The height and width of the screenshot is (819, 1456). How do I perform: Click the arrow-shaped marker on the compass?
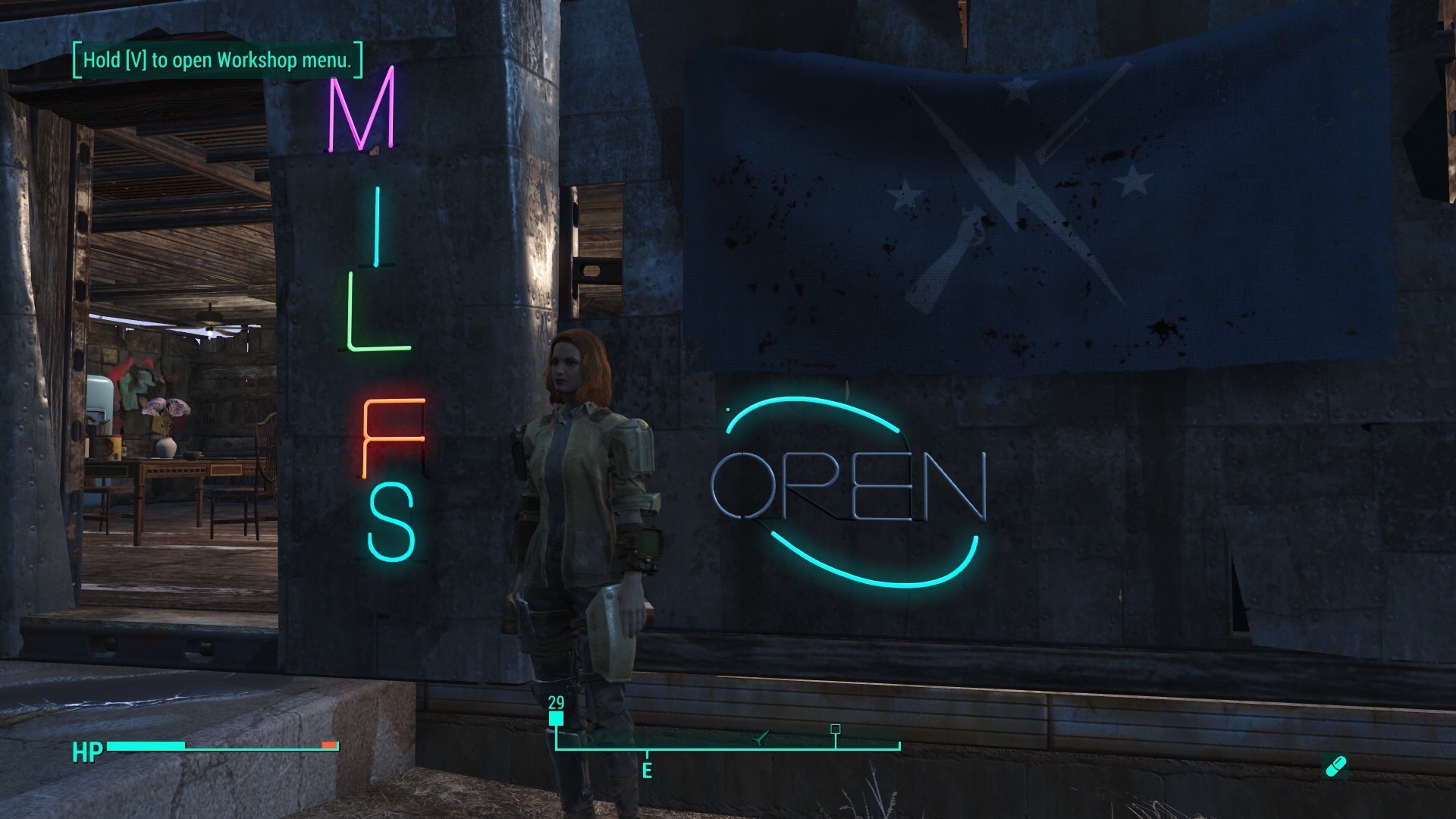pos(761,736)
